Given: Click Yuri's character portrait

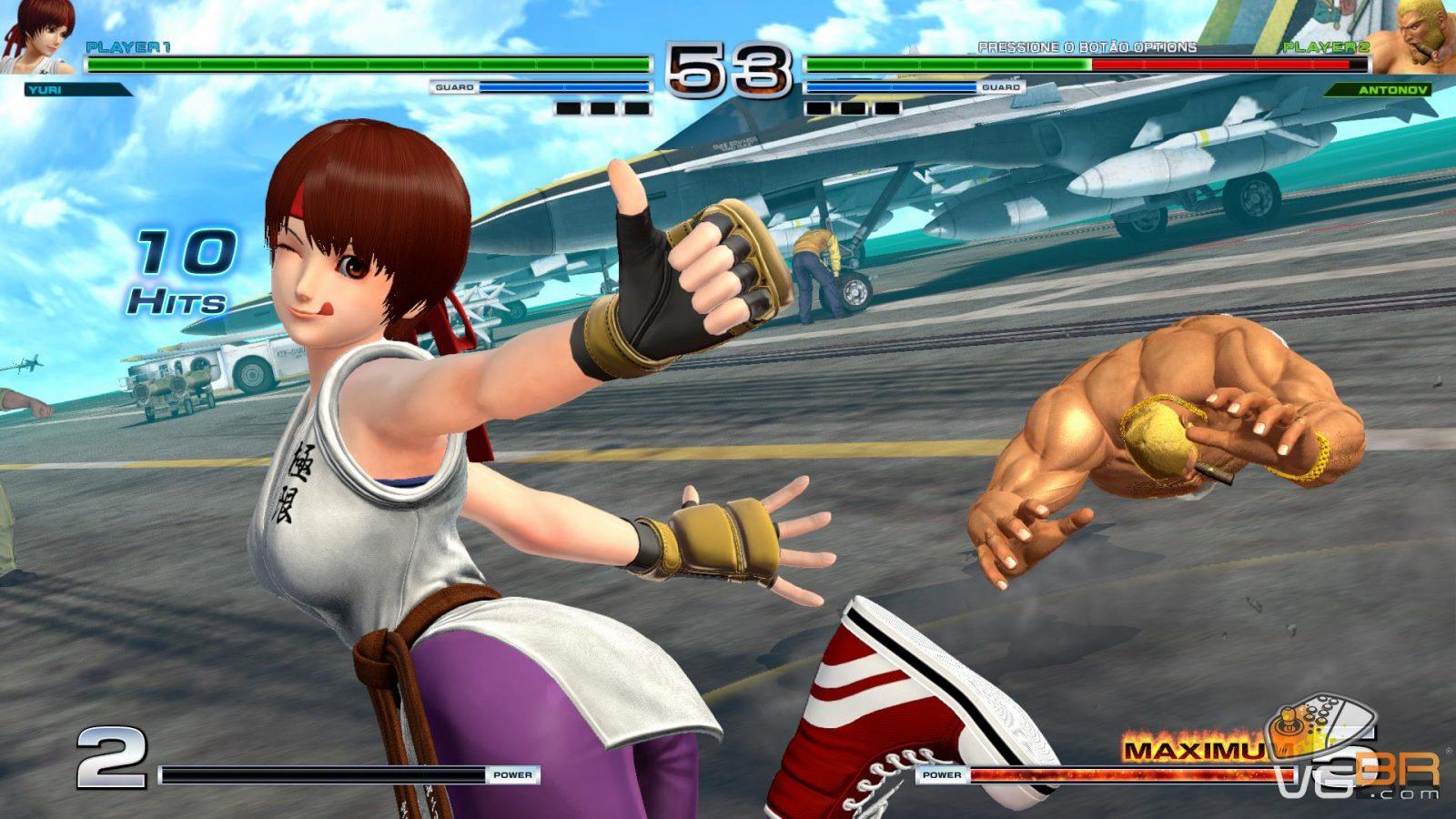Looking at the screenshot, I should click(x=38, y=36).
